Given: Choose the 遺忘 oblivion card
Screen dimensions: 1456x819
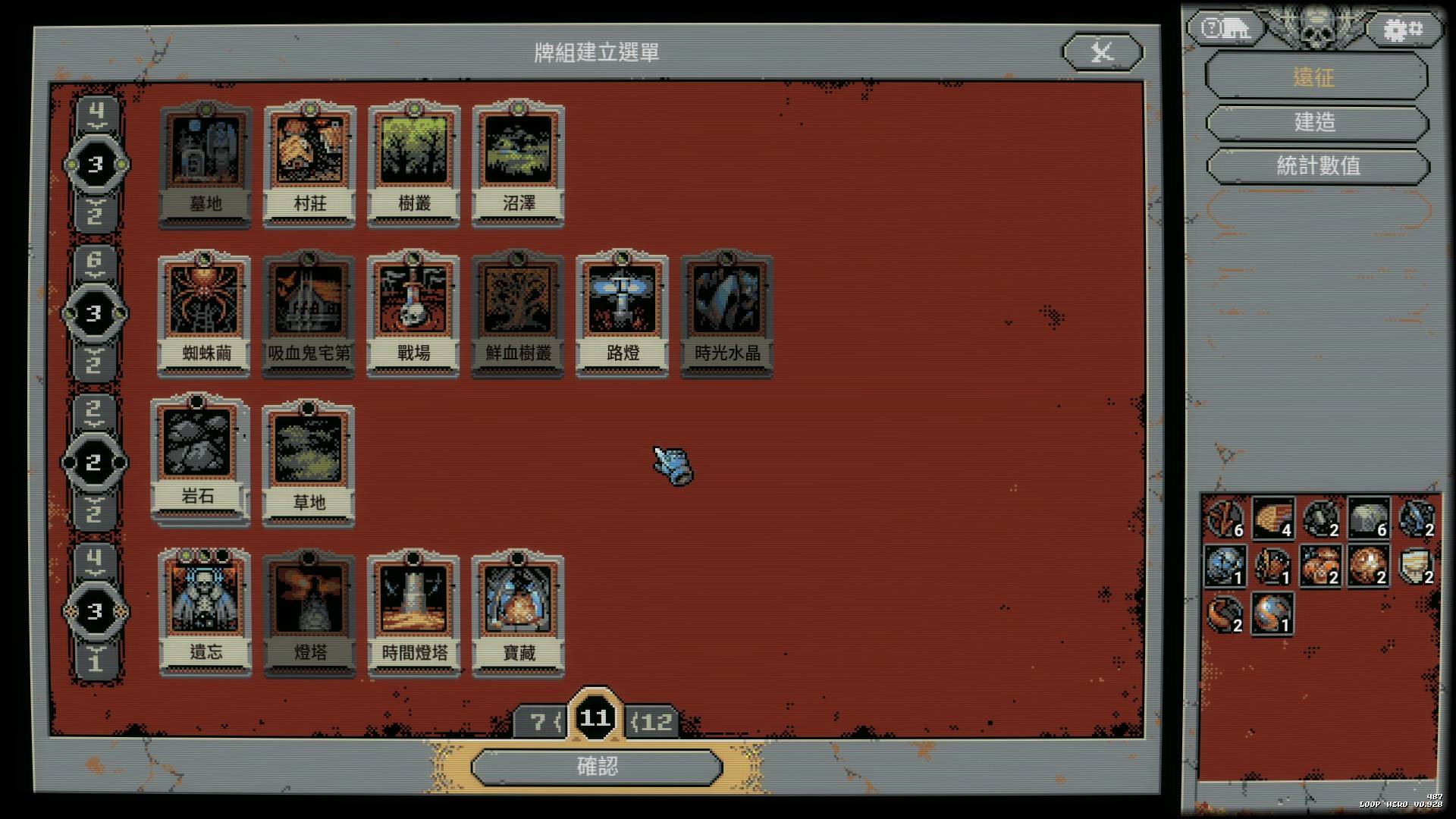Looking at the screenshot, I should coord(205,613).
